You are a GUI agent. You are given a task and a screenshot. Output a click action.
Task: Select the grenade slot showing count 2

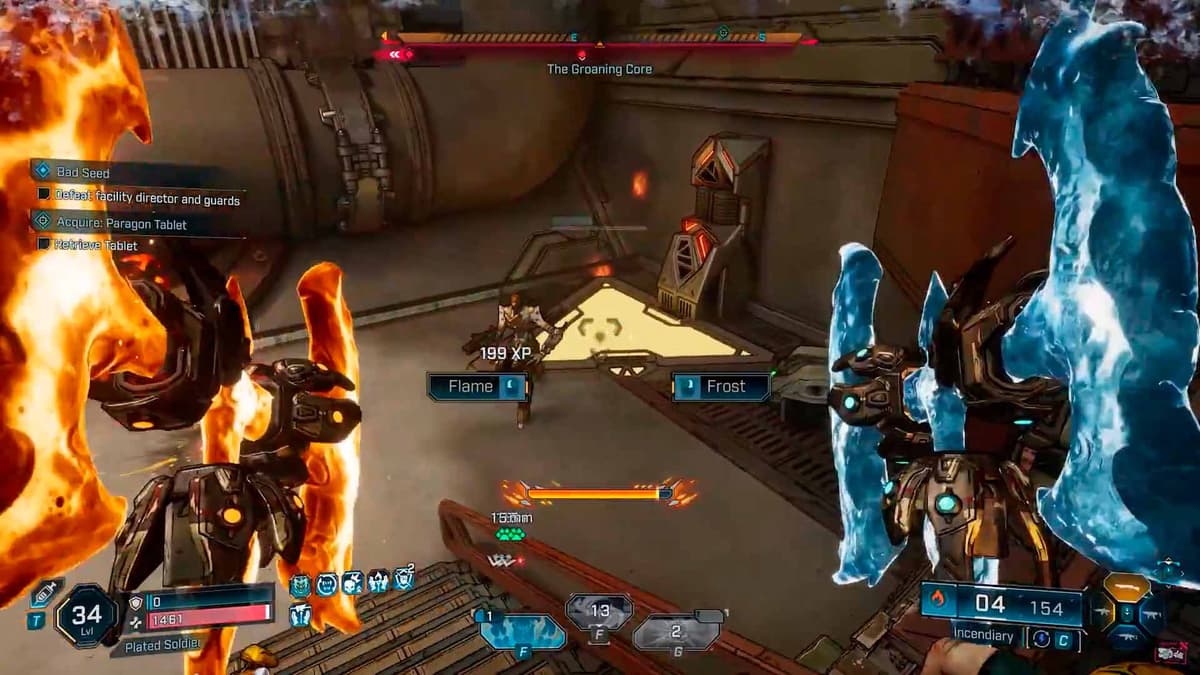coord(677,632)
